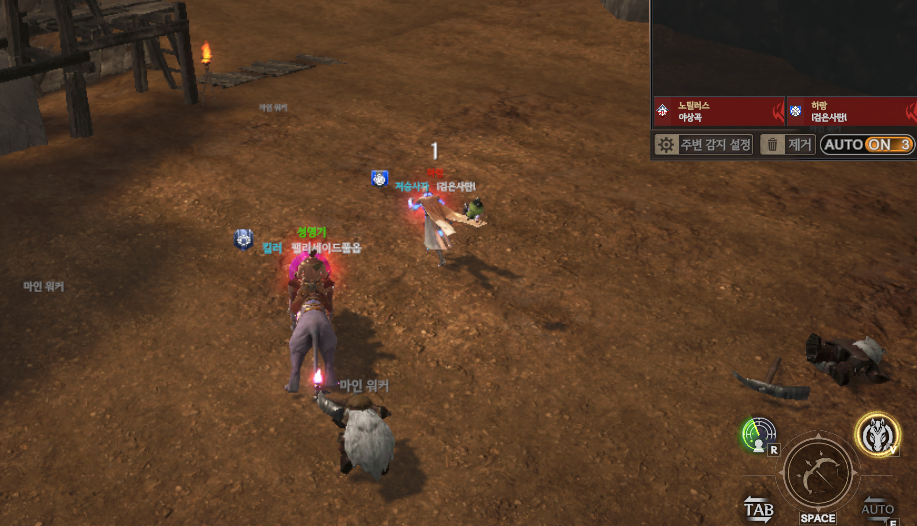The image size is (917, 526).
Task: Select the 노틸러스 player entry
Action: [718, 111]
